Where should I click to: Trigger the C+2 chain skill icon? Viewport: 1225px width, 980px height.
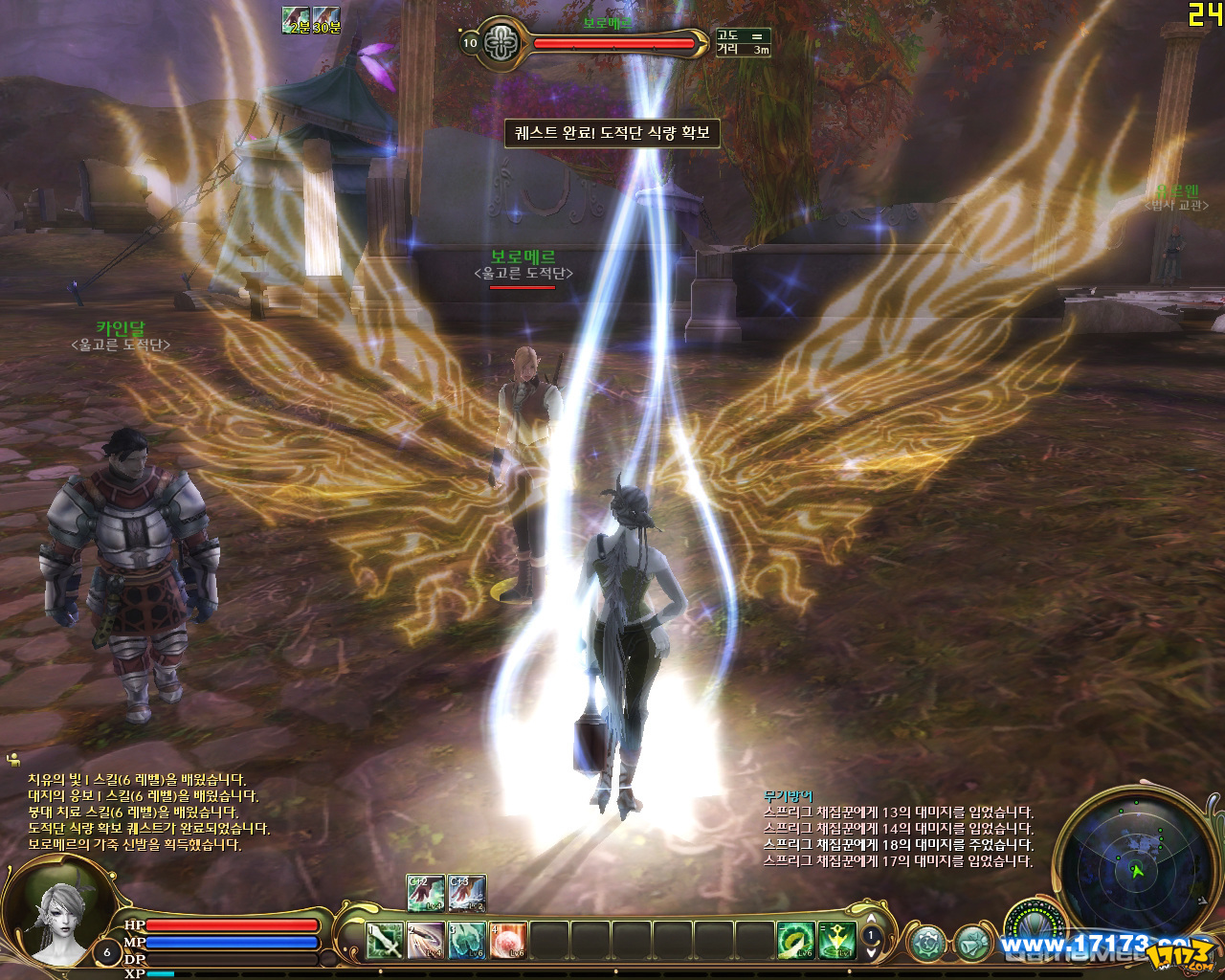point(423,892)
